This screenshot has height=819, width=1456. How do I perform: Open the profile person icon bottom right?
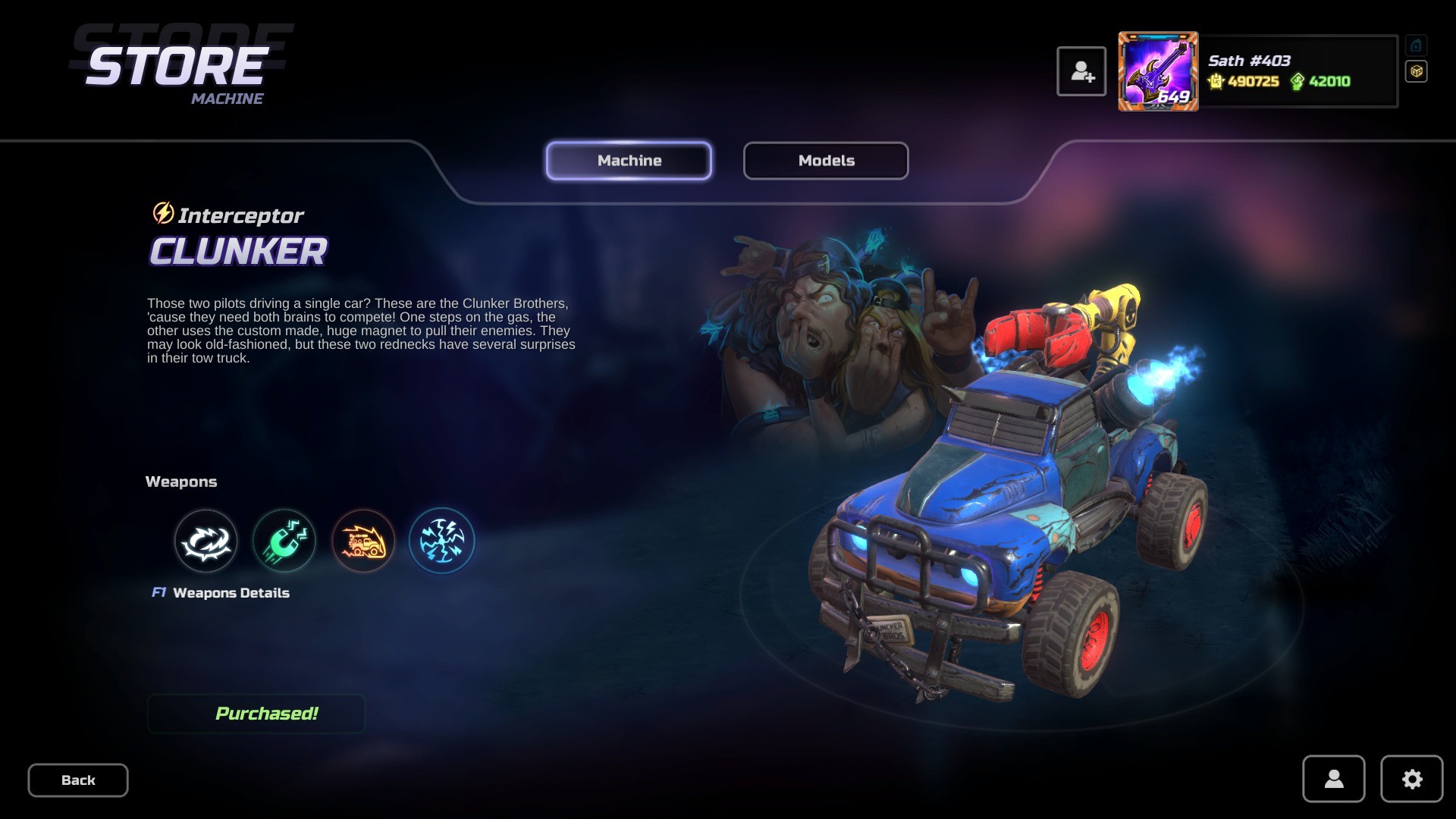[1334, 780]
